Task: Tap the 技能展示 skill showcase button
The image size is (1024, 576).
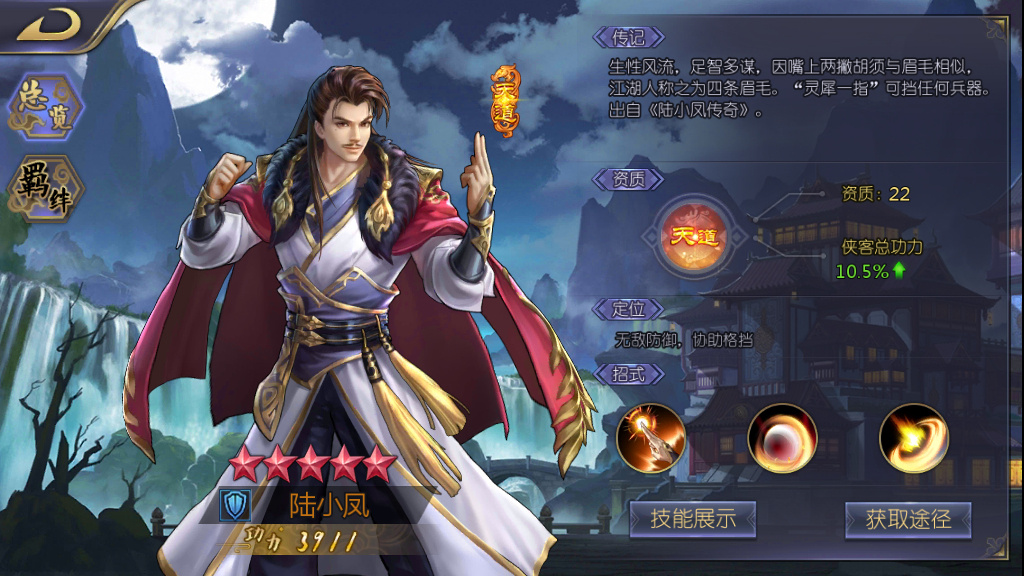Action: pyautogui.click(x=692, y=519)
